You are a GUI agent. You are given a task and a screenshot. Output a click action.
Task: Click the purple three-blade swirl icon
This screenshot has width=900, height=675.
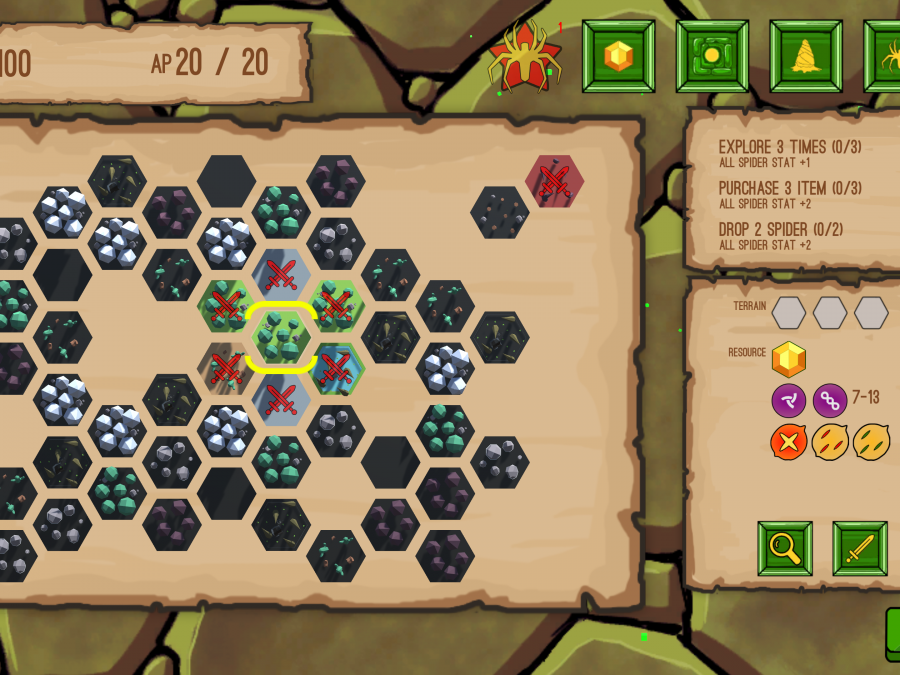point(789,401)
